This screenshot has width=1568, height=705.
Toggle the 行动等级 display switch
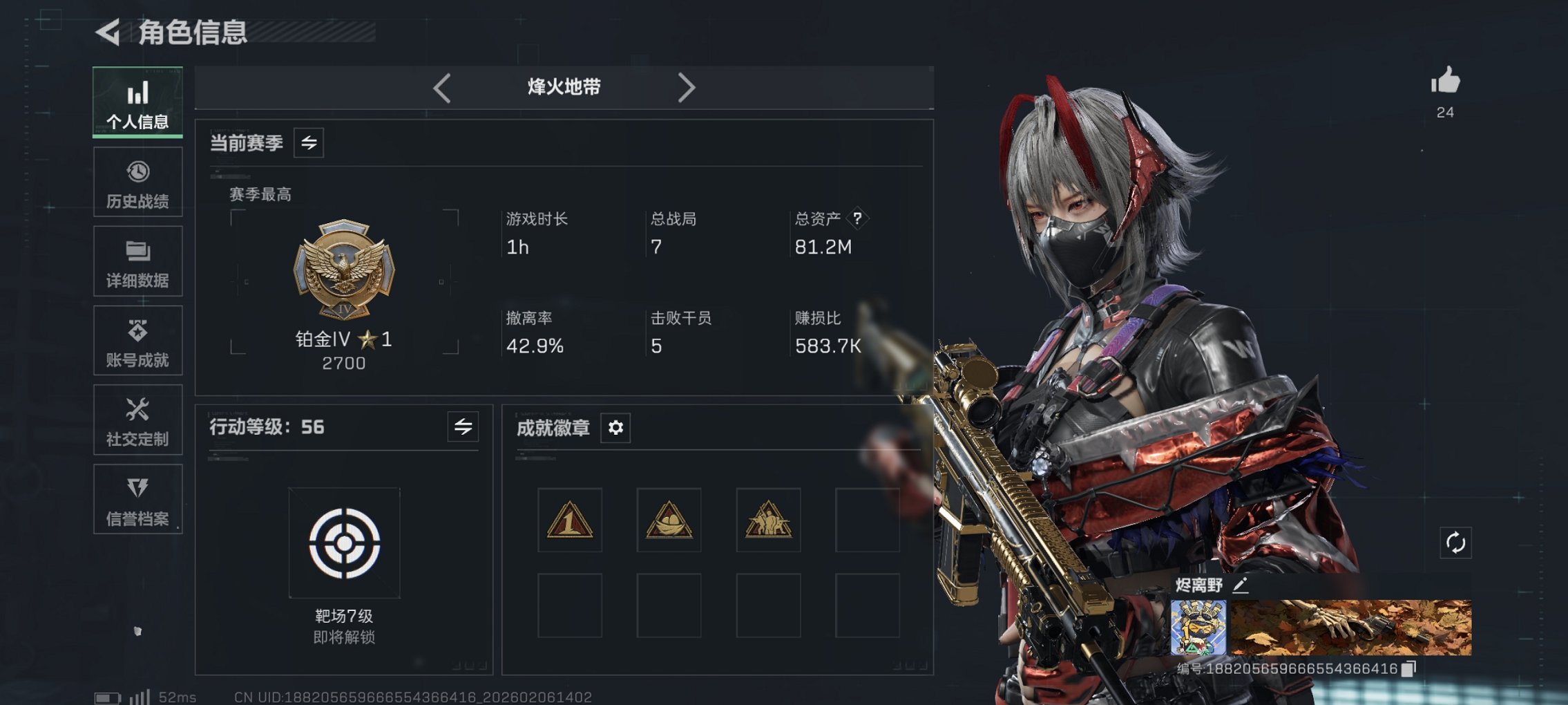click(462, 427)
